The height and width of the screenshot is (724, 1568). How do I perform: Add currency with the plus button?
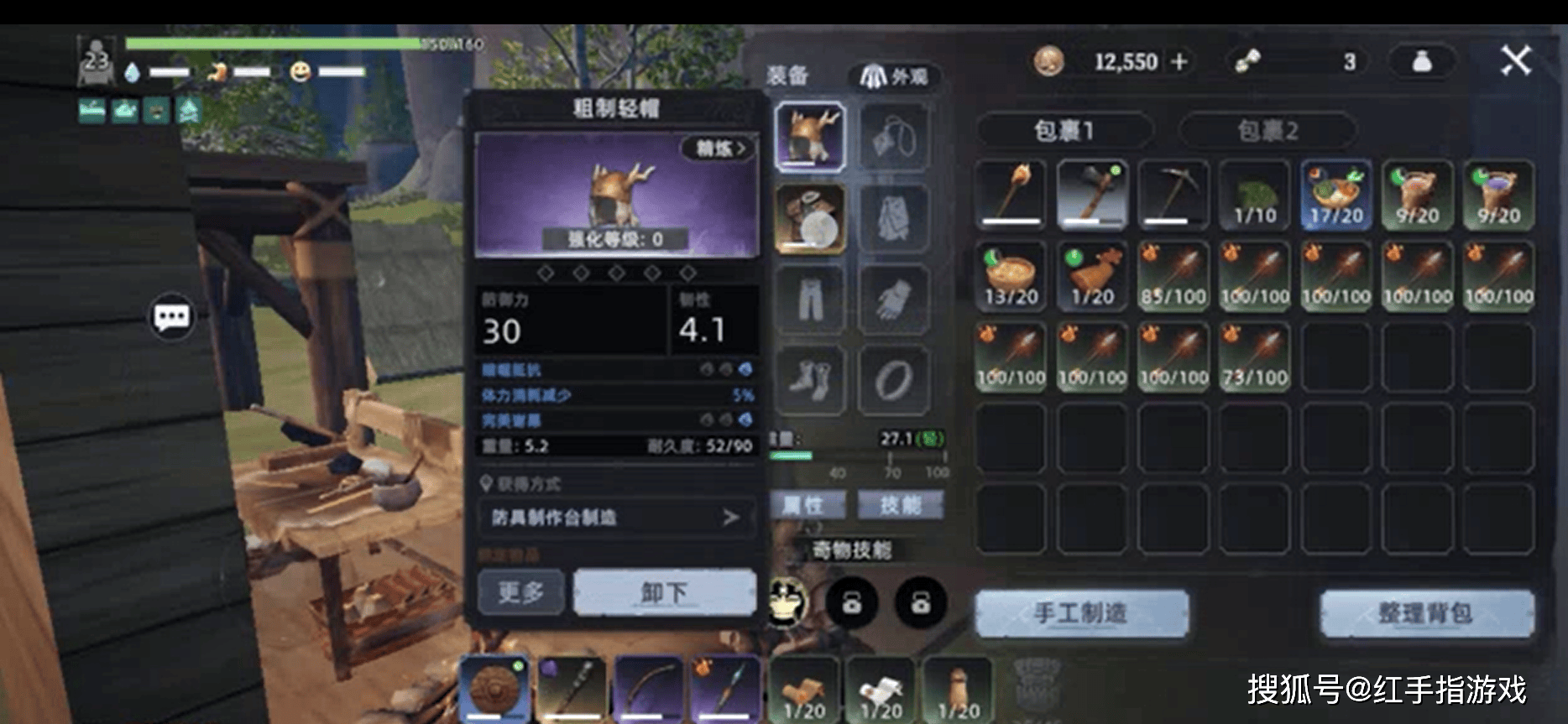coord(1179,61)
